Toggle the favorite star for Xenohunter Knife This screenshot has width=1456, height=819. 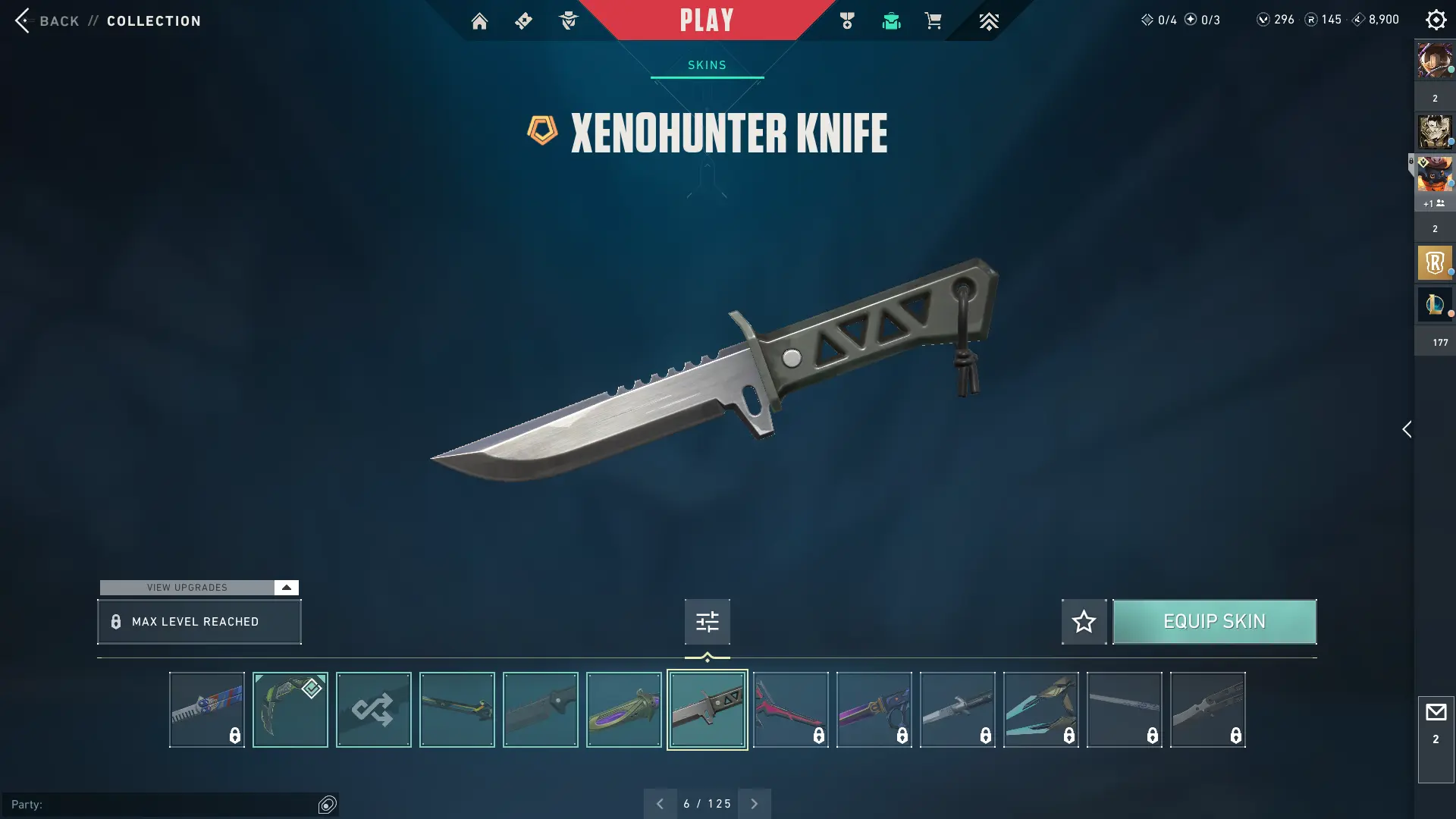coord(1084,621)
